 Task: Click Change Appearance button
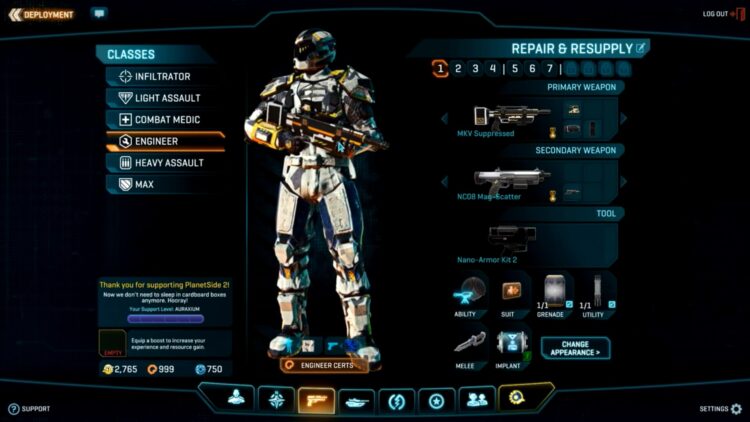[x=575, y=348]
